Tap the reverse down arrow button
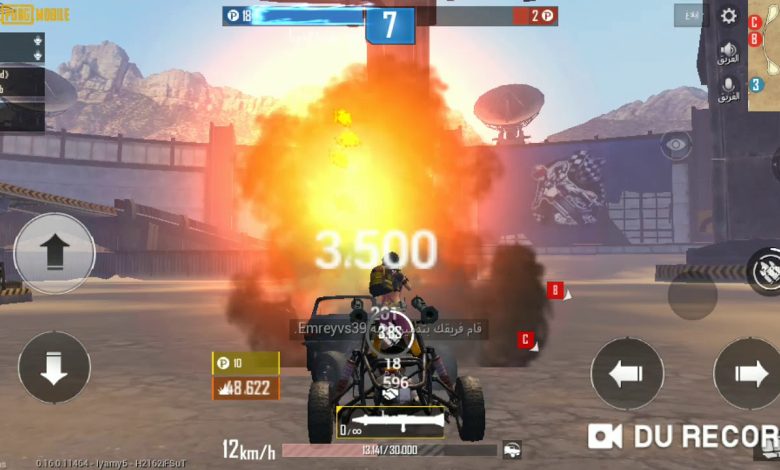 click(54, 367)
